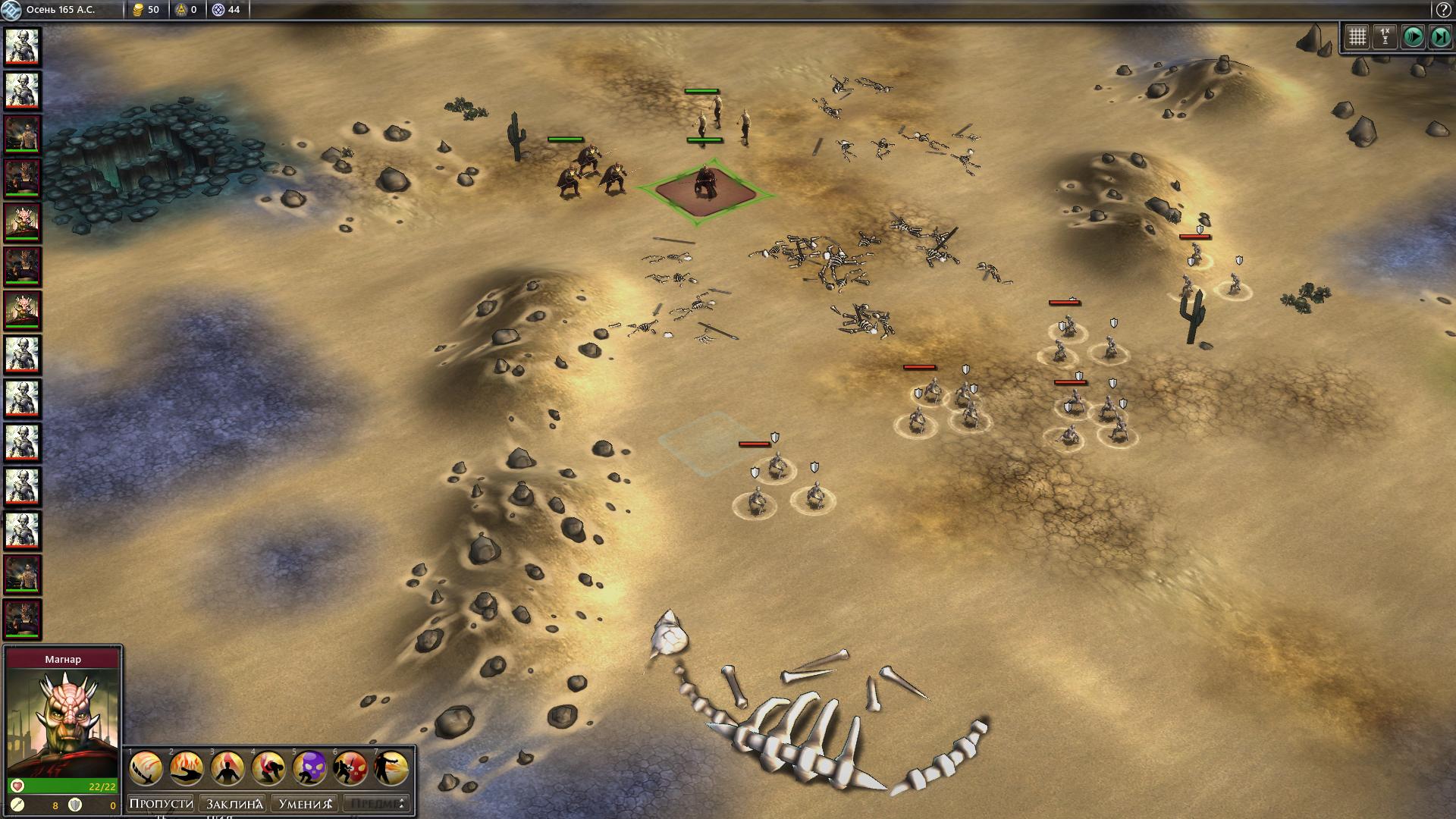Open the main menu emblem icon
The width and height of the screenshot is (1456, 819).
coord(11,10)
